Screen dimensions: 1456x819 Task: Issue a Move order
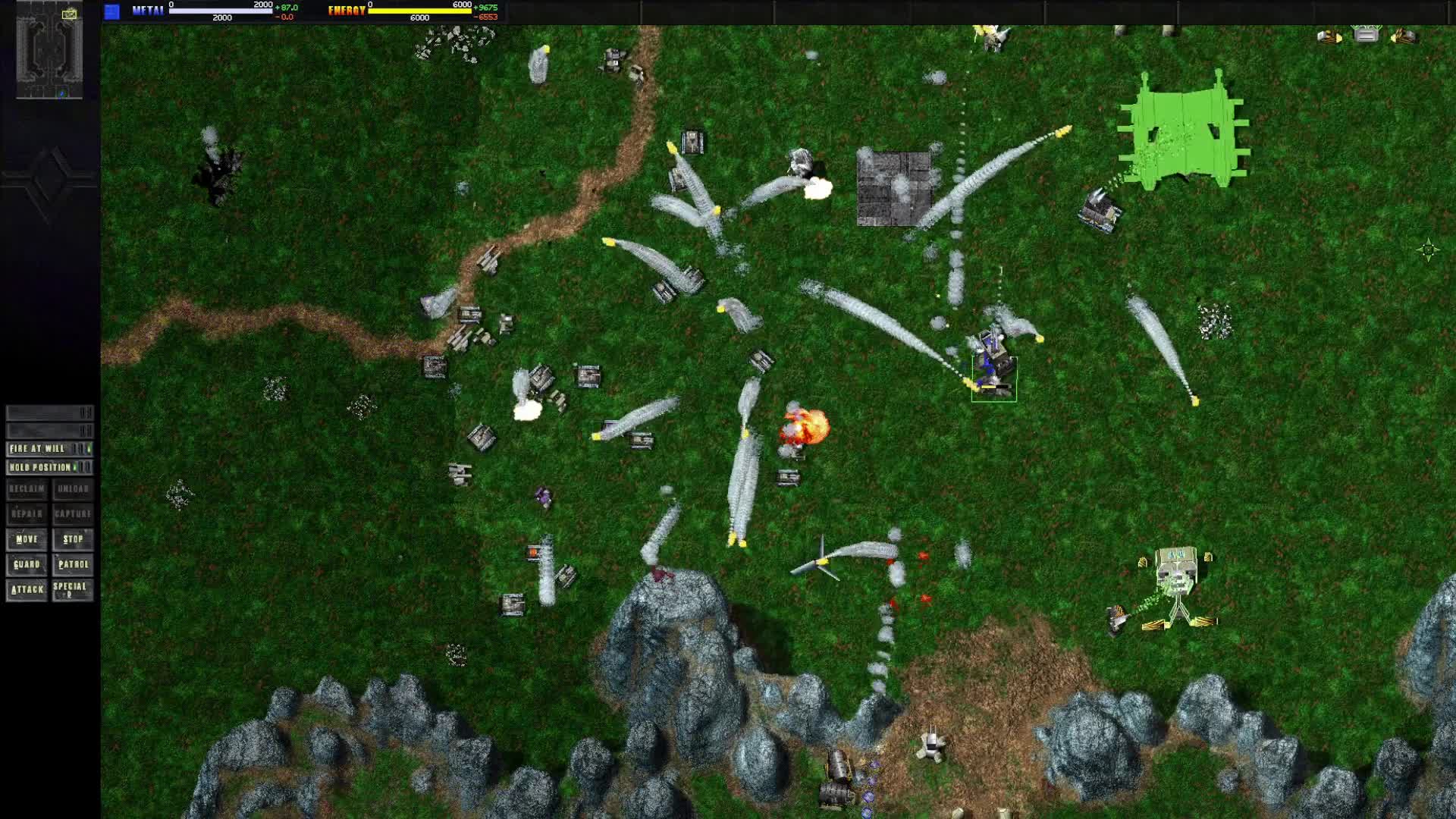(27, 539)
